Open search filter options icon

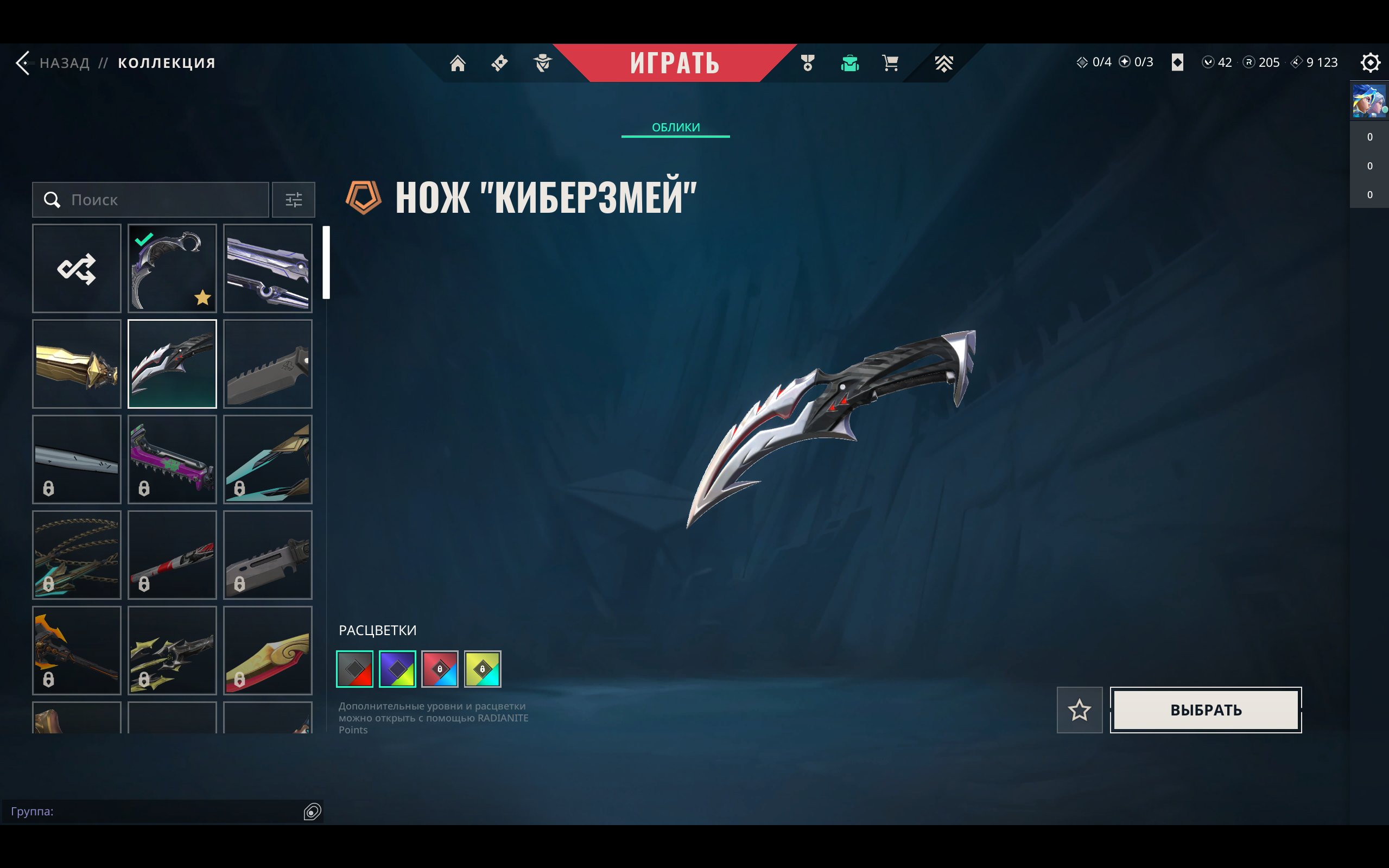coord(294,200)
